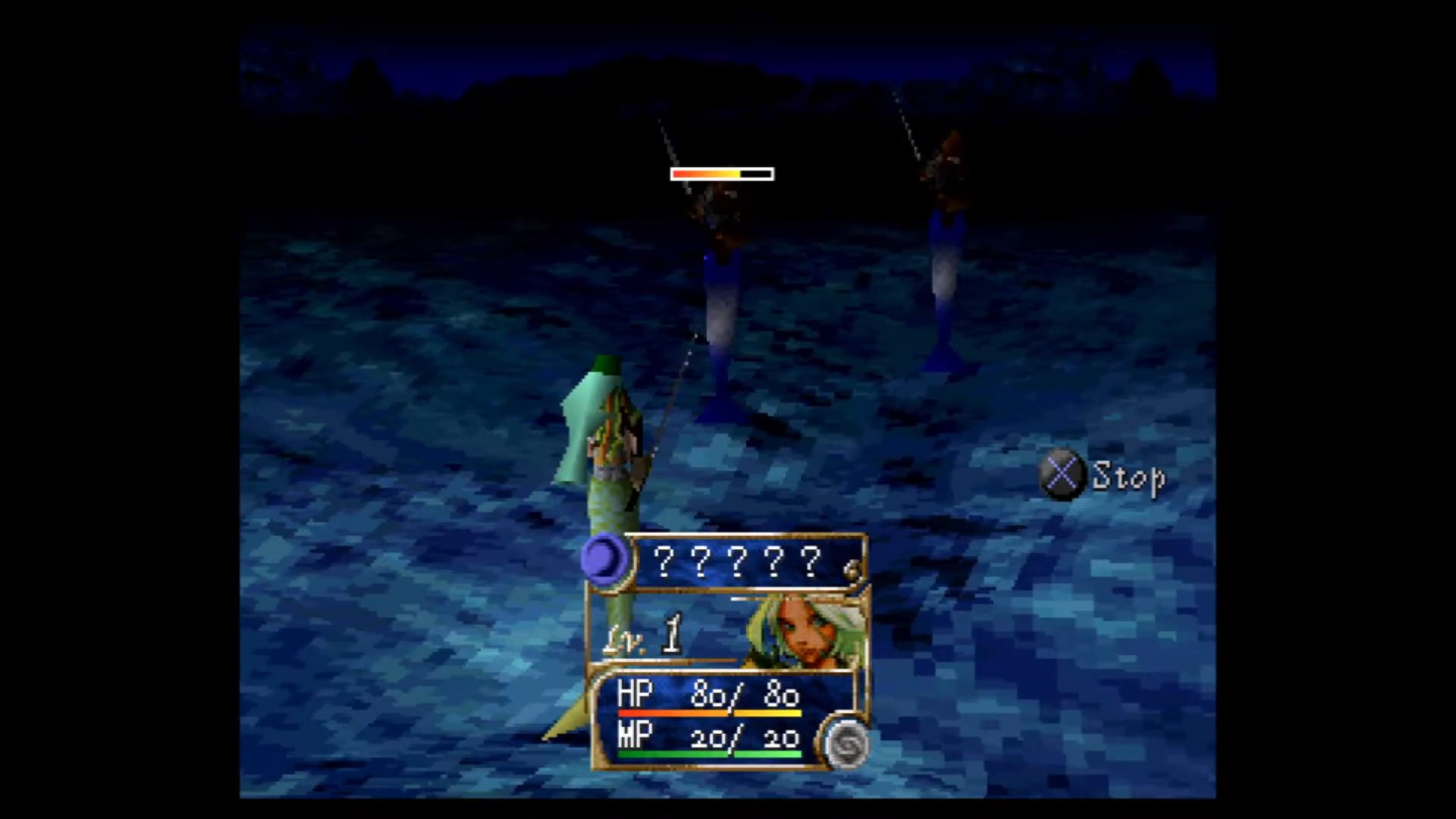Image resolution: width=1456 pixels, height=819 pixels.
Task: Select the blue crescent moon icon
Action: (604, 560)
